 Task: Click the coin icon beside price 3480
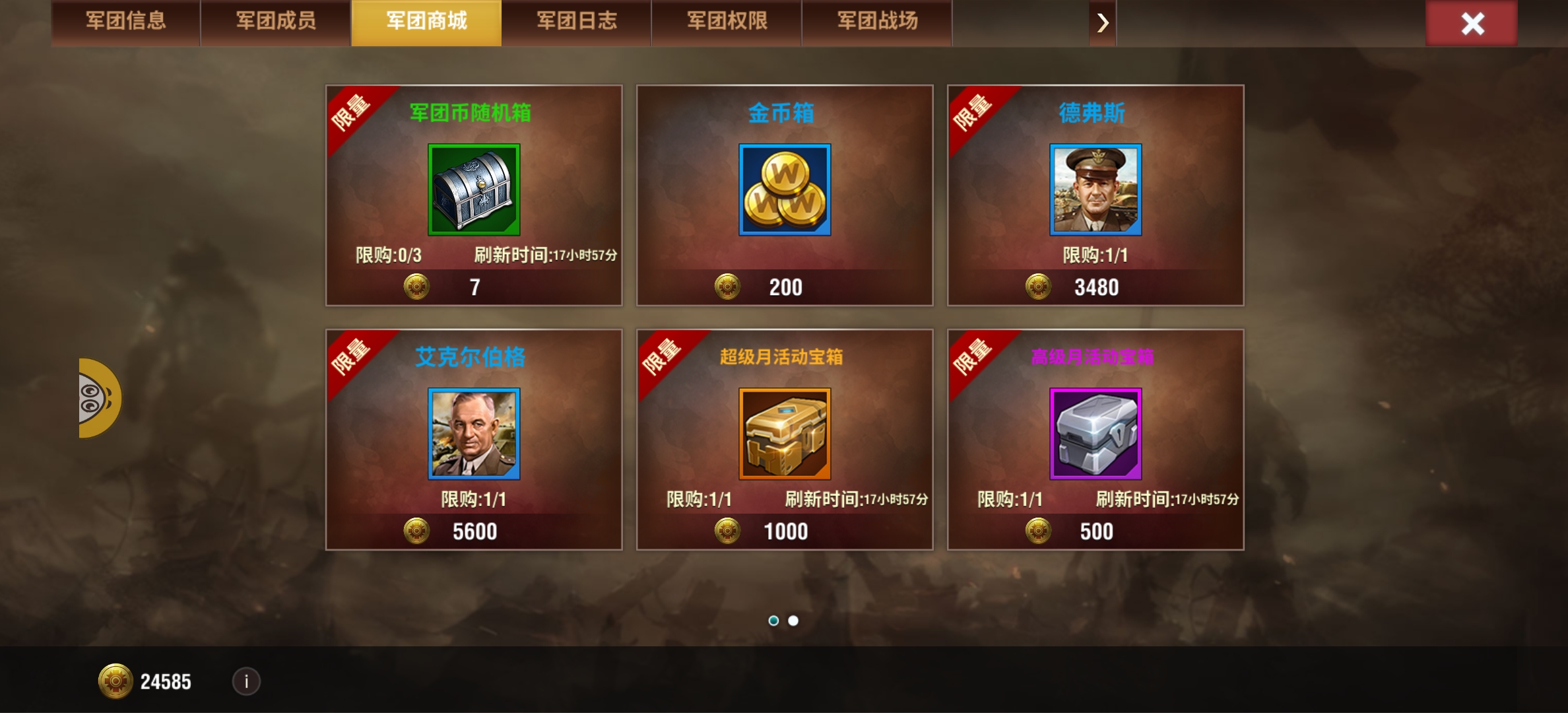point(1037,287)
